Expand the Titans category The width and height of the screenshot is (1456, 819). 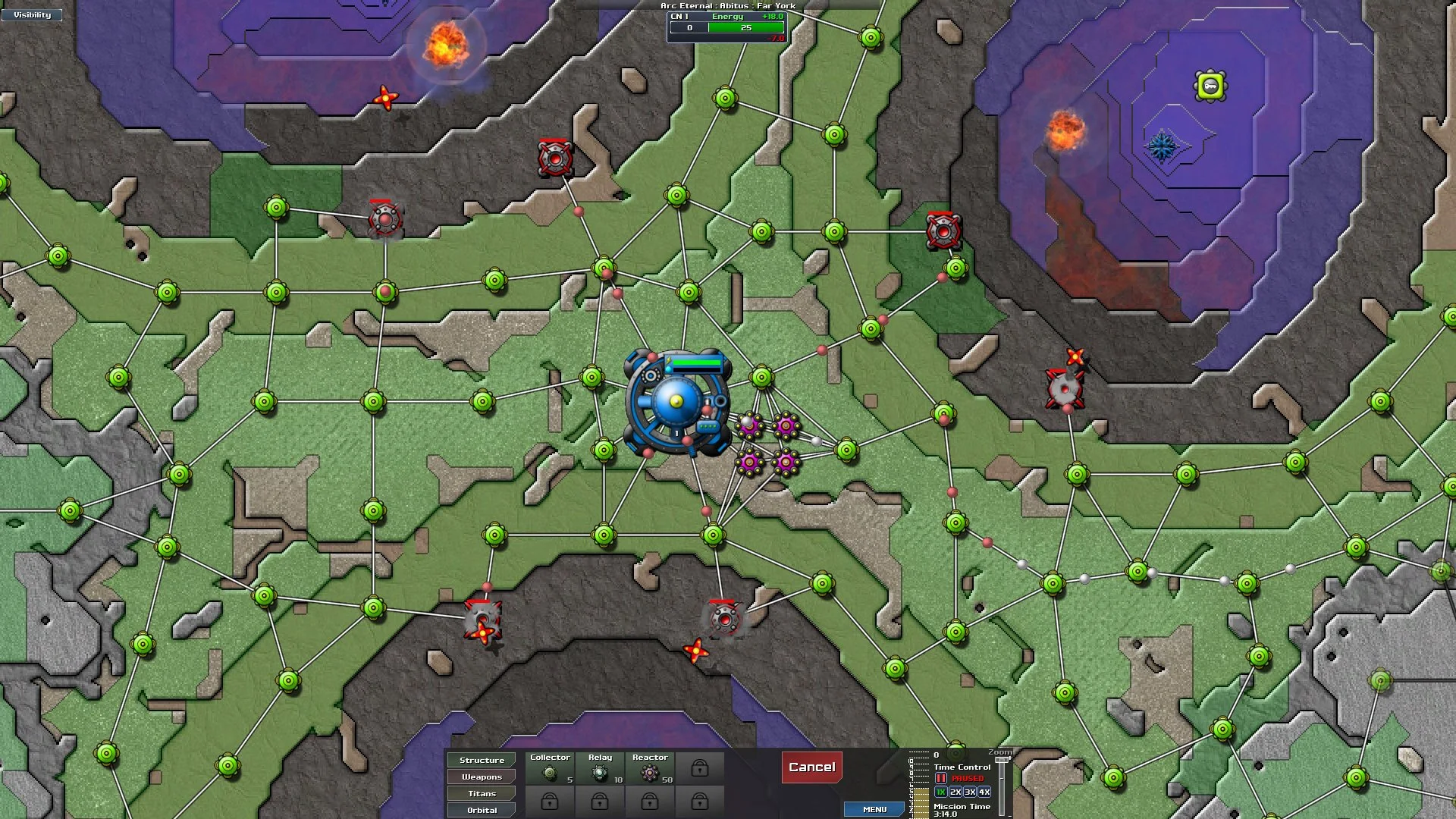coord(481,793)
